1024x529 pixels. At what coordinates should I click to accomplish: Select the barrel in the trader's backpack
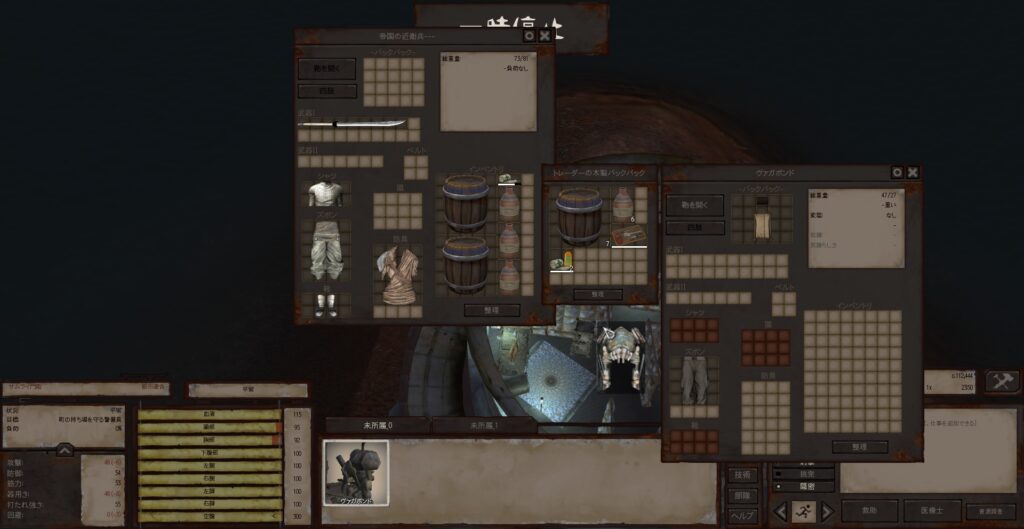coord(579,216)
